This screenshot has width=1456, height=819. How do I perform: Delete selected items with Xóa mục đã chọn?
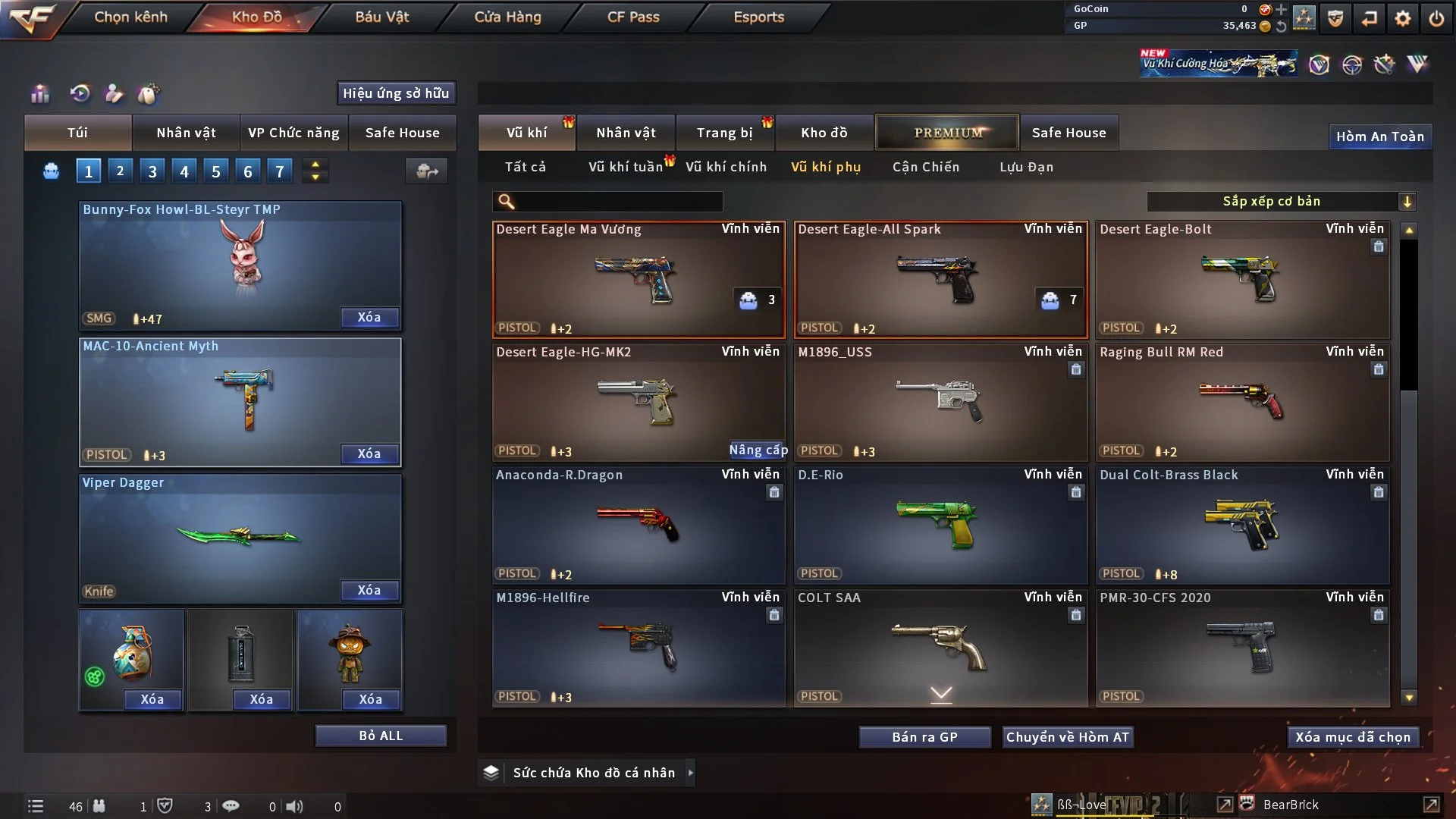coord(1353,737)
